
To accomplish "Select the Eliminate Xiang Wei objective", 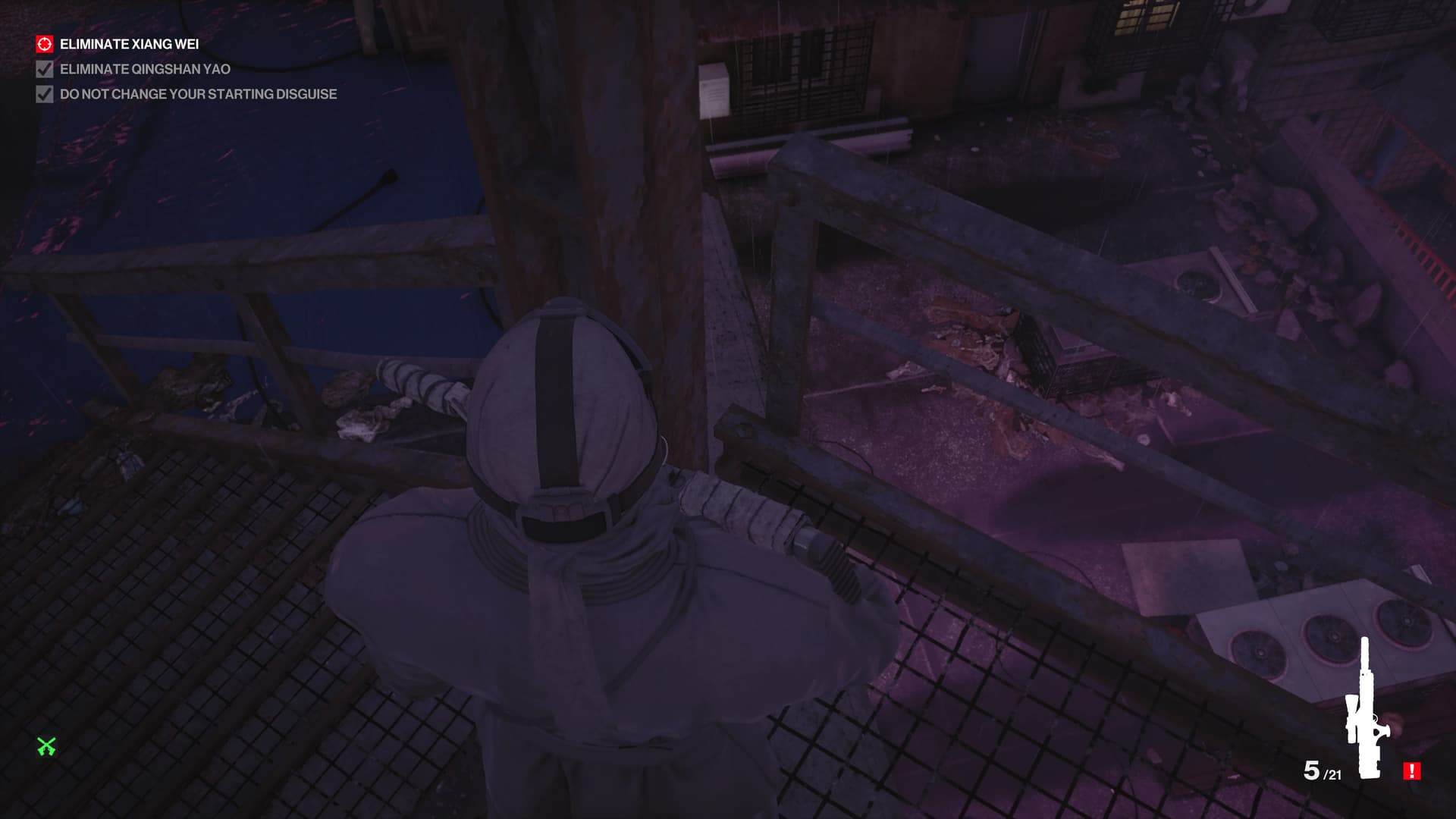I will (129, 44).
